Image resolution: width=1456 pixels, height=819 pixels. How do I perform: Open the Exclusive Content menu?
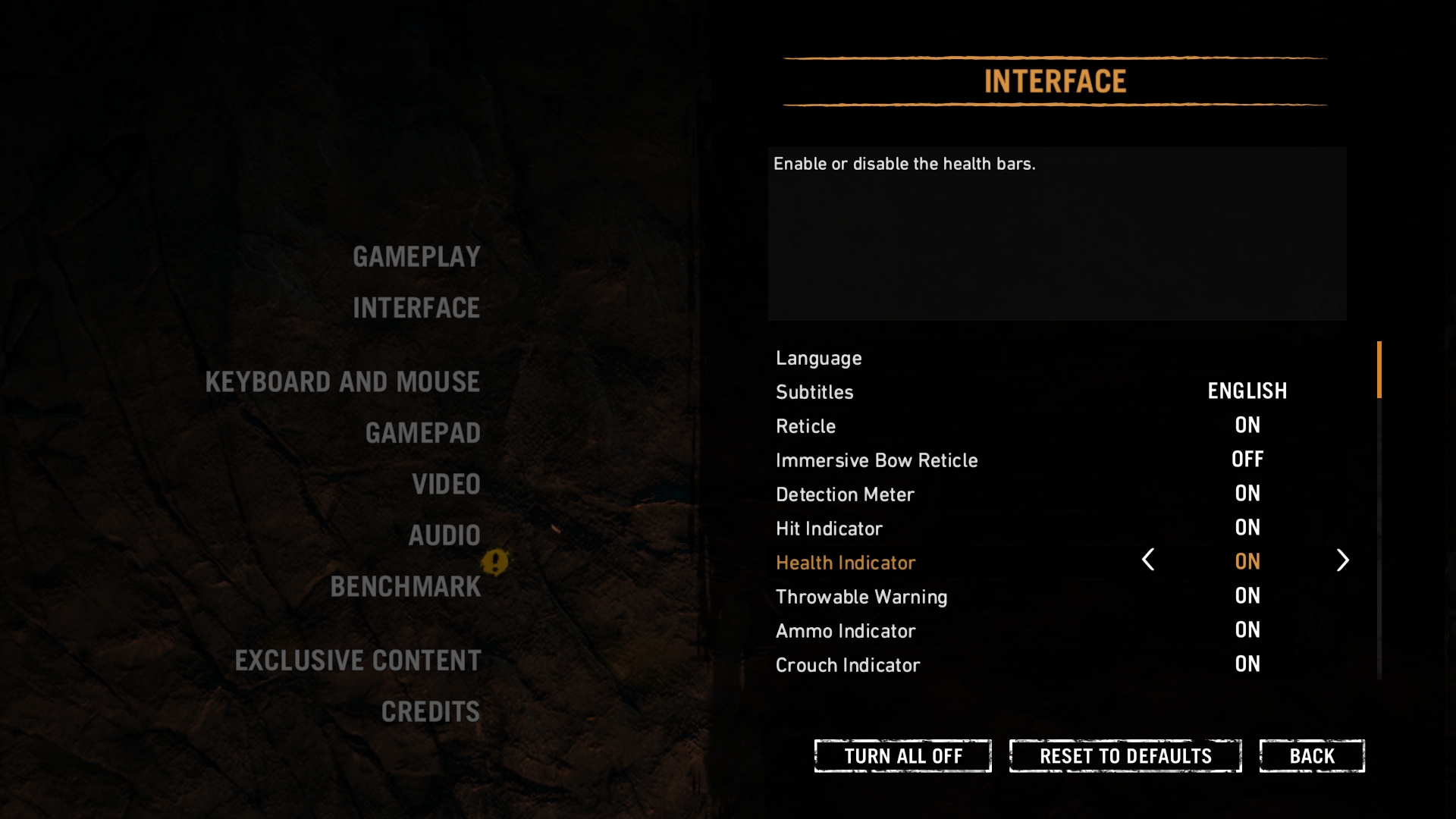358,661
